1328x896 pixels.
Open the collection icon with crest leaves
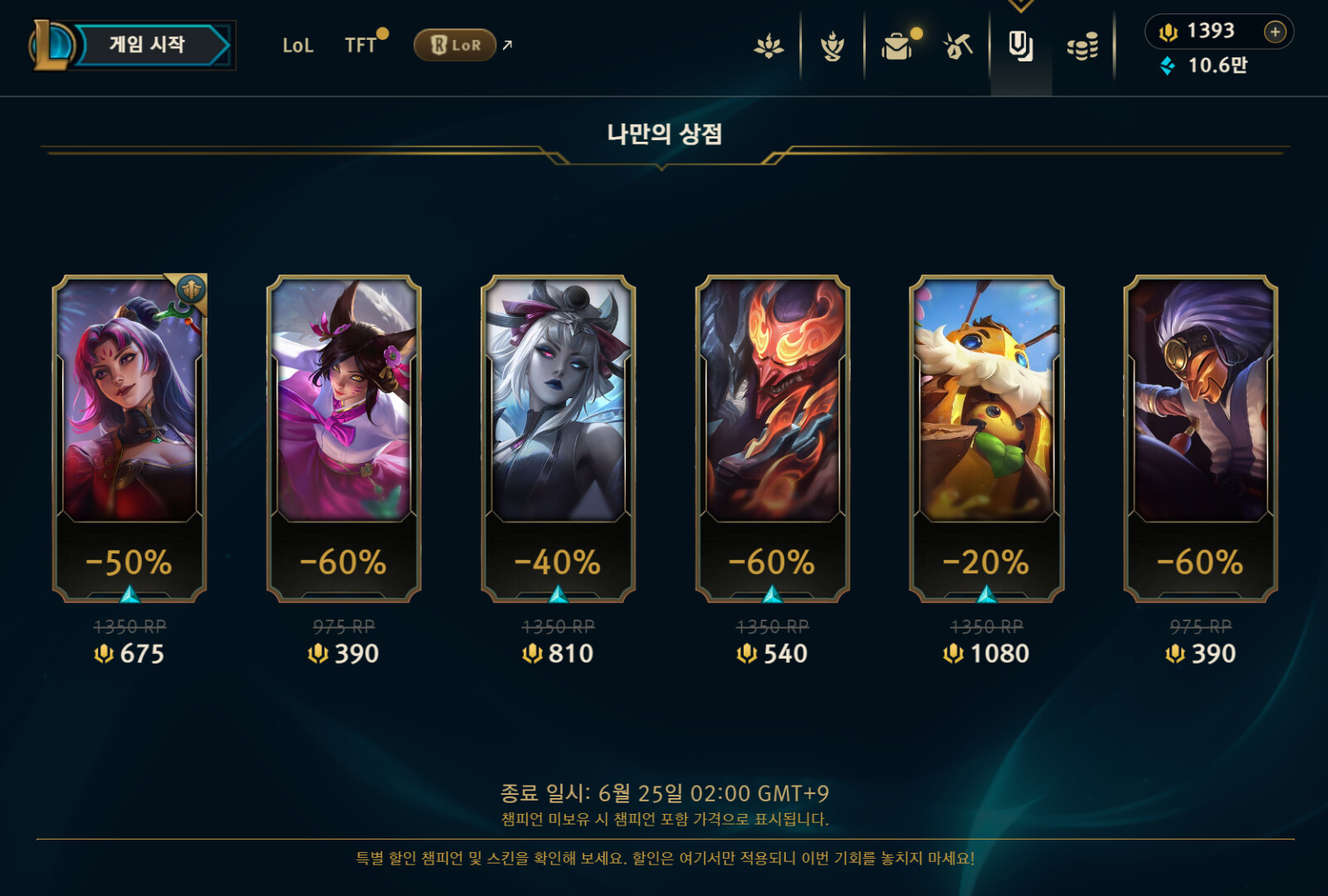pyautogui.click(x=832, y=46)
